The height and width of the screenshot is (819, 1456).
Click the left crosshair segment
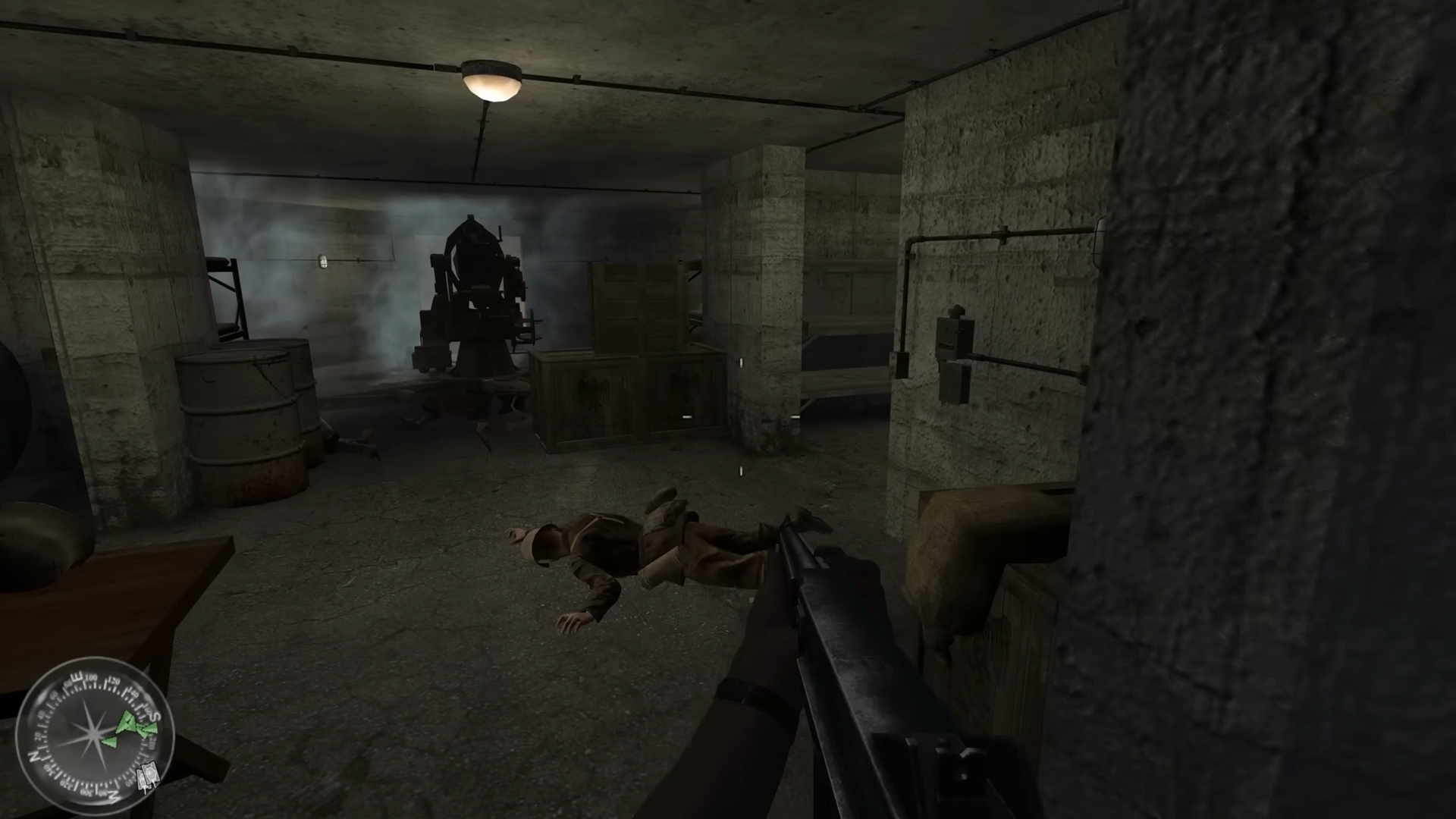pos(688,417)
